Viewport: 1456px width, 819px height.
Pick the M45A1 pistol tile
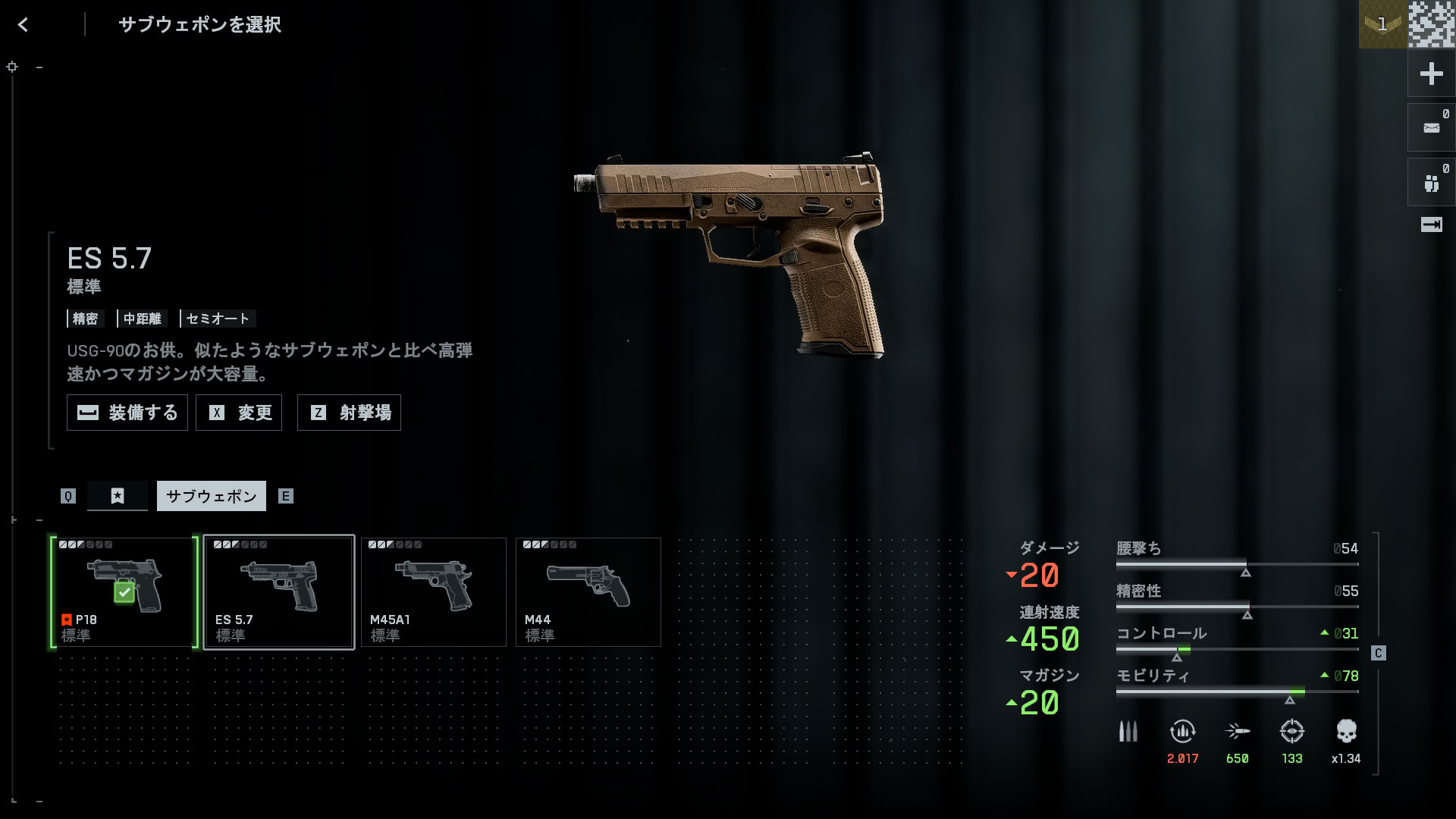click(x=434, y=592)
